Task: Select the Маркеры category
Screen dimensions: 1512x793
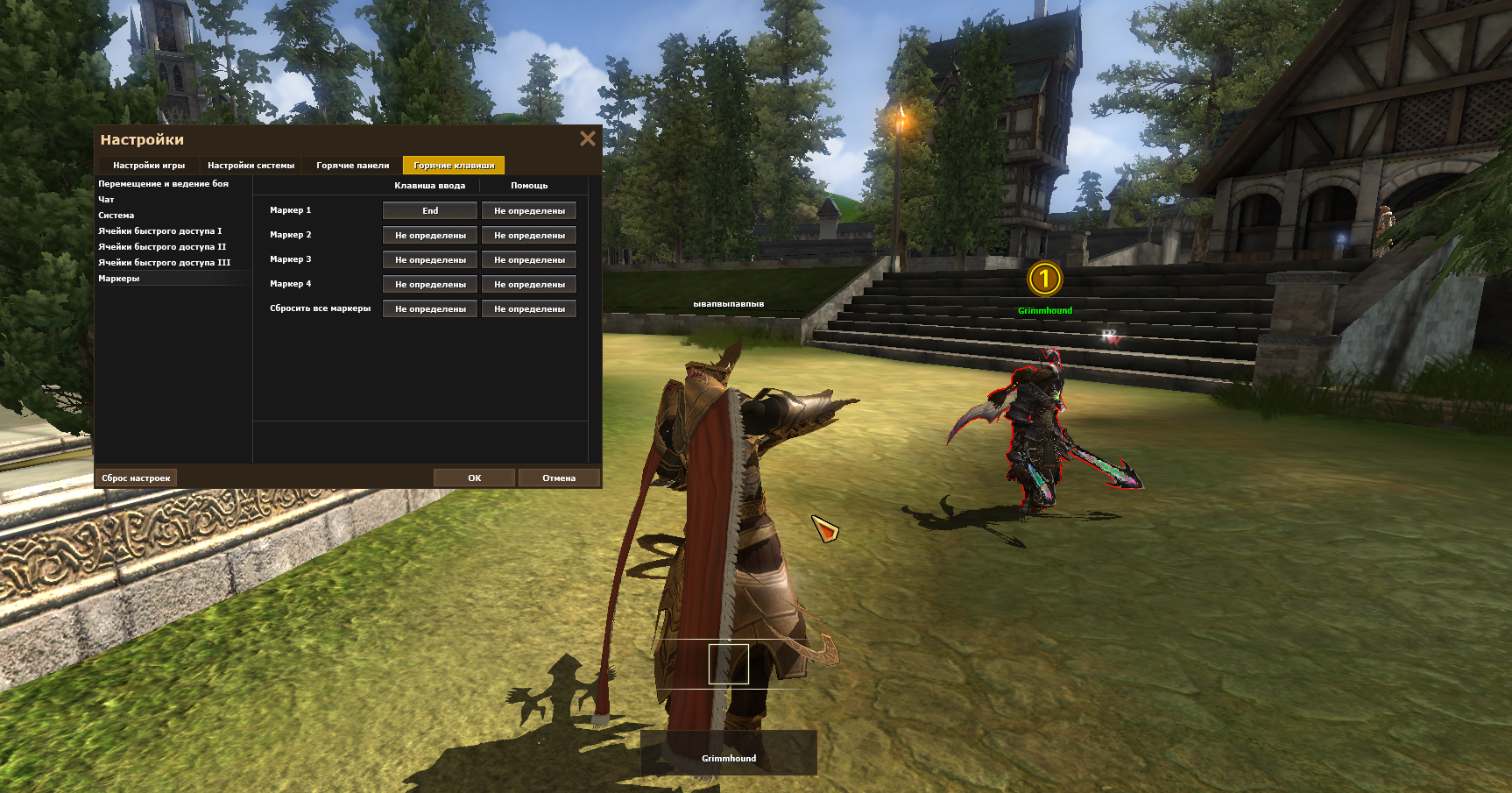Action: coord(119,279)
